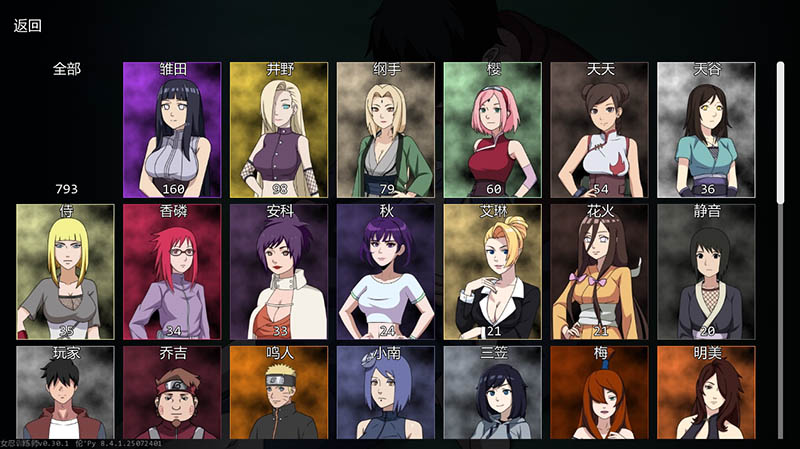Select the 安科 character card
Image resolution: width=800 pixels, height=449 pixels.
[x=279, y=271]
